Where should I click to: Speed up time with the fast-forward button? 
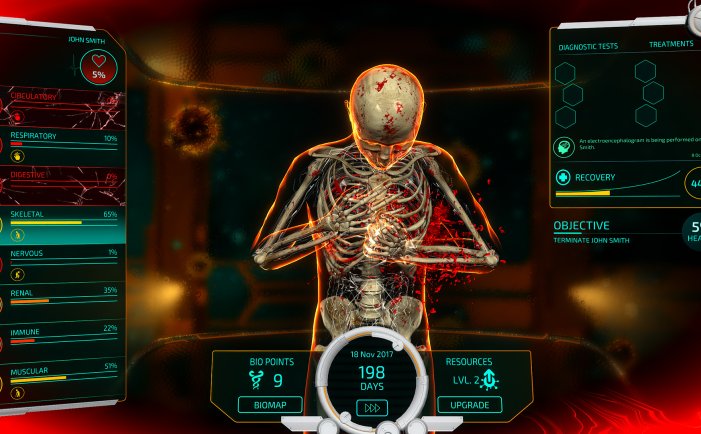[x=370, y=407]
